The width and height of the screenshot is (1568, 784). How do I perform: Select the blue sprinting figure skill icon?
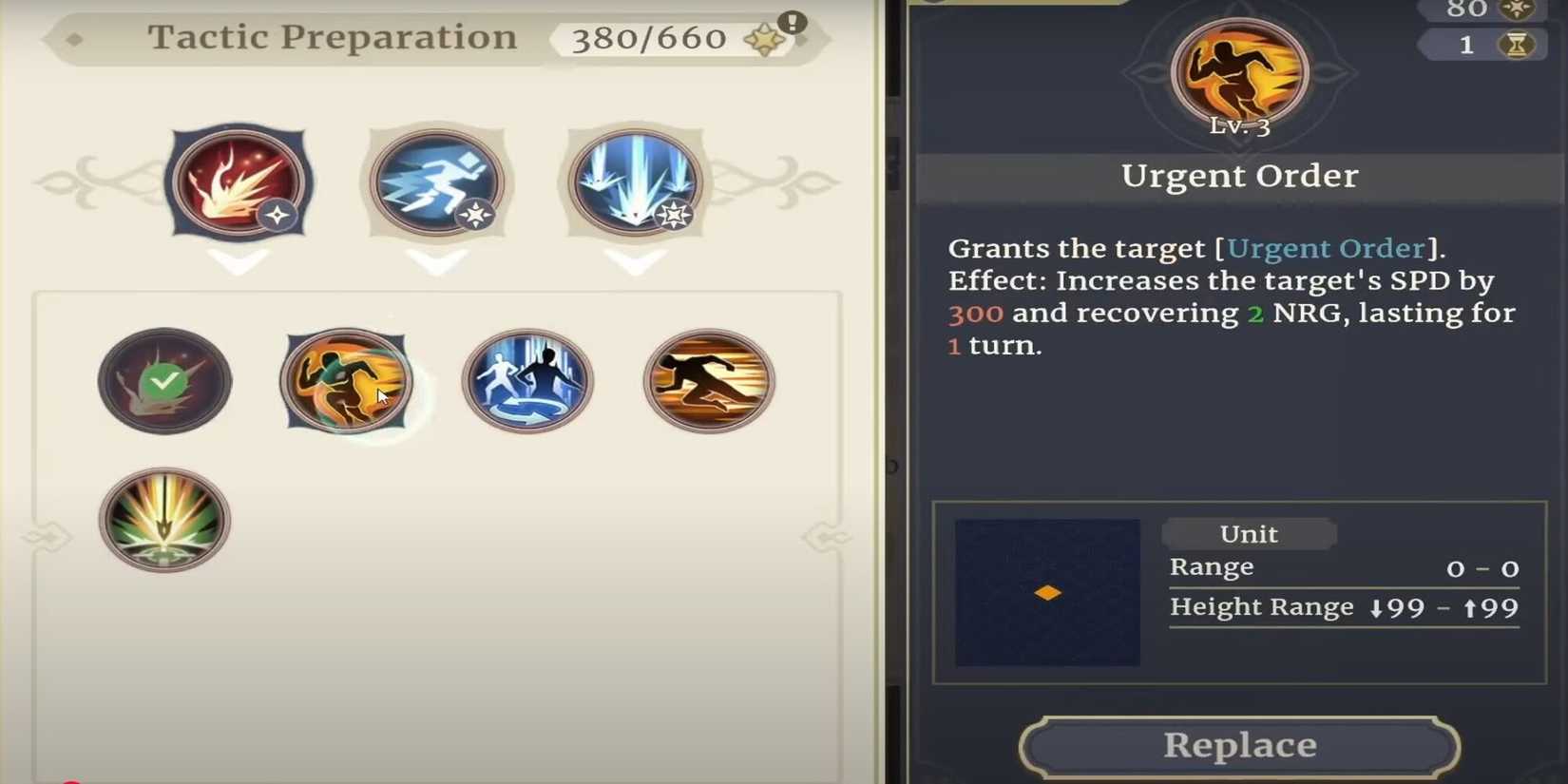(435, 182)
